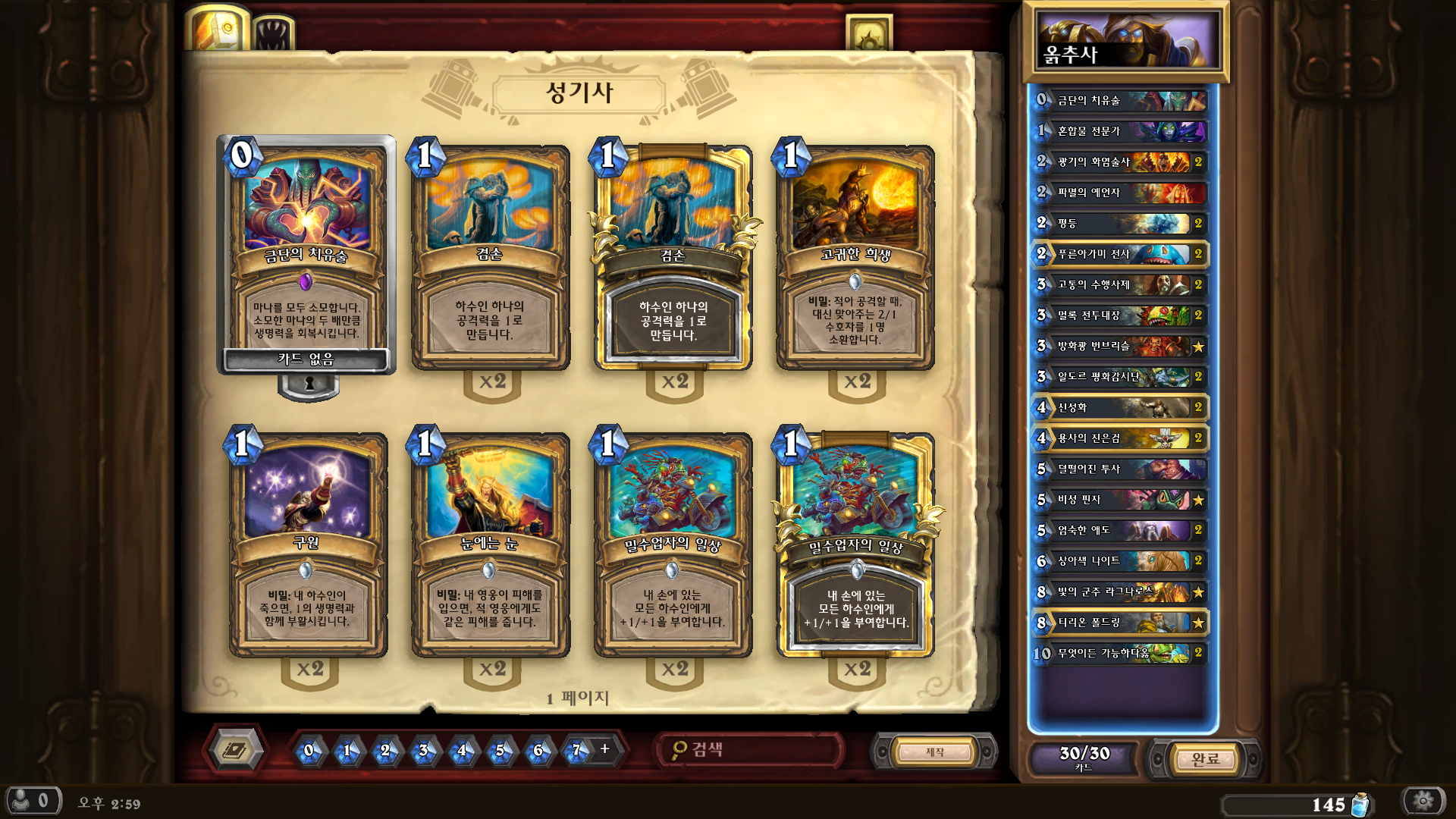This screenshot has height=819, width=1456.
Task: Add 고귀한 희생 card to deck
Action: point(855,258)
